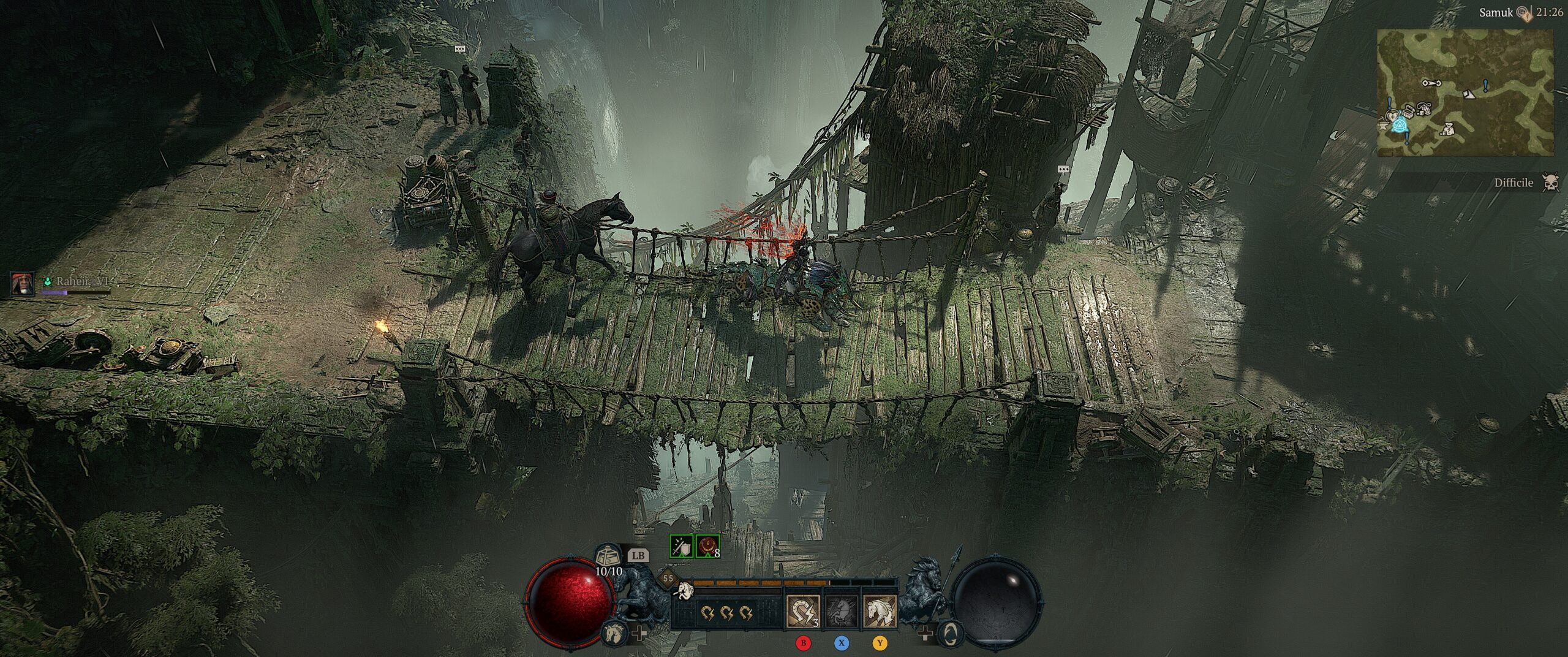
Task: Click the horse head mount icon by health globe
Action: (x=613, y=633)
